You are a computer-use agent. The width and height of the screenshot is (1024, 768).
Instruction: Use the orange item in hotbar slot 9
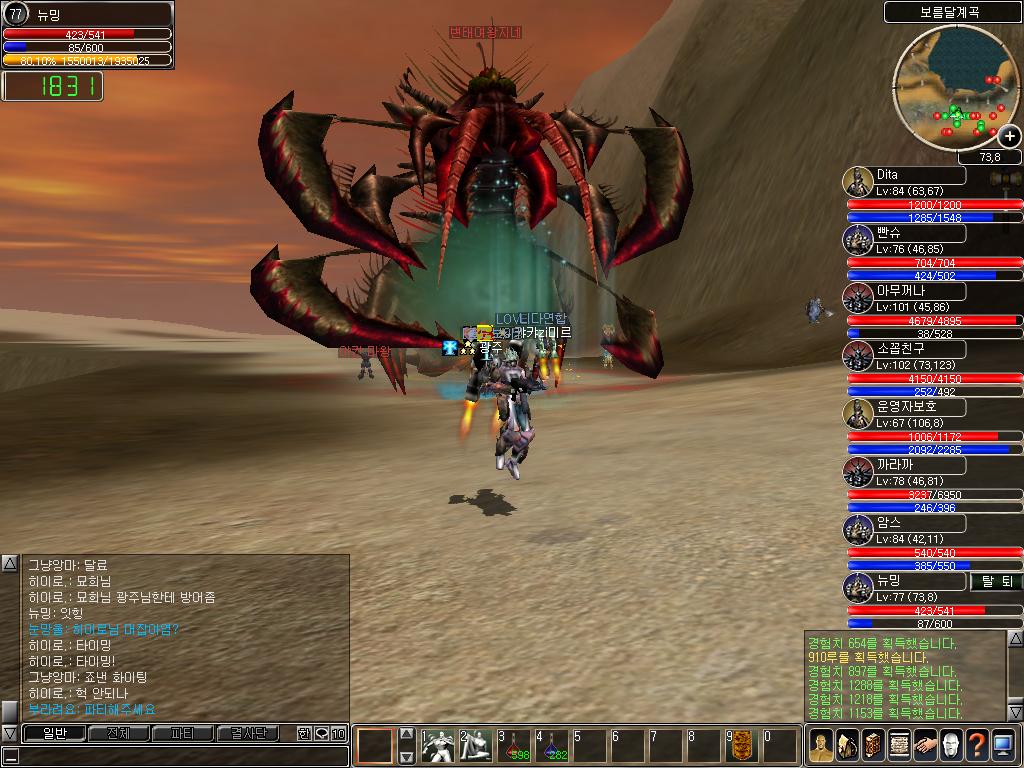click(x=742, y=746)
